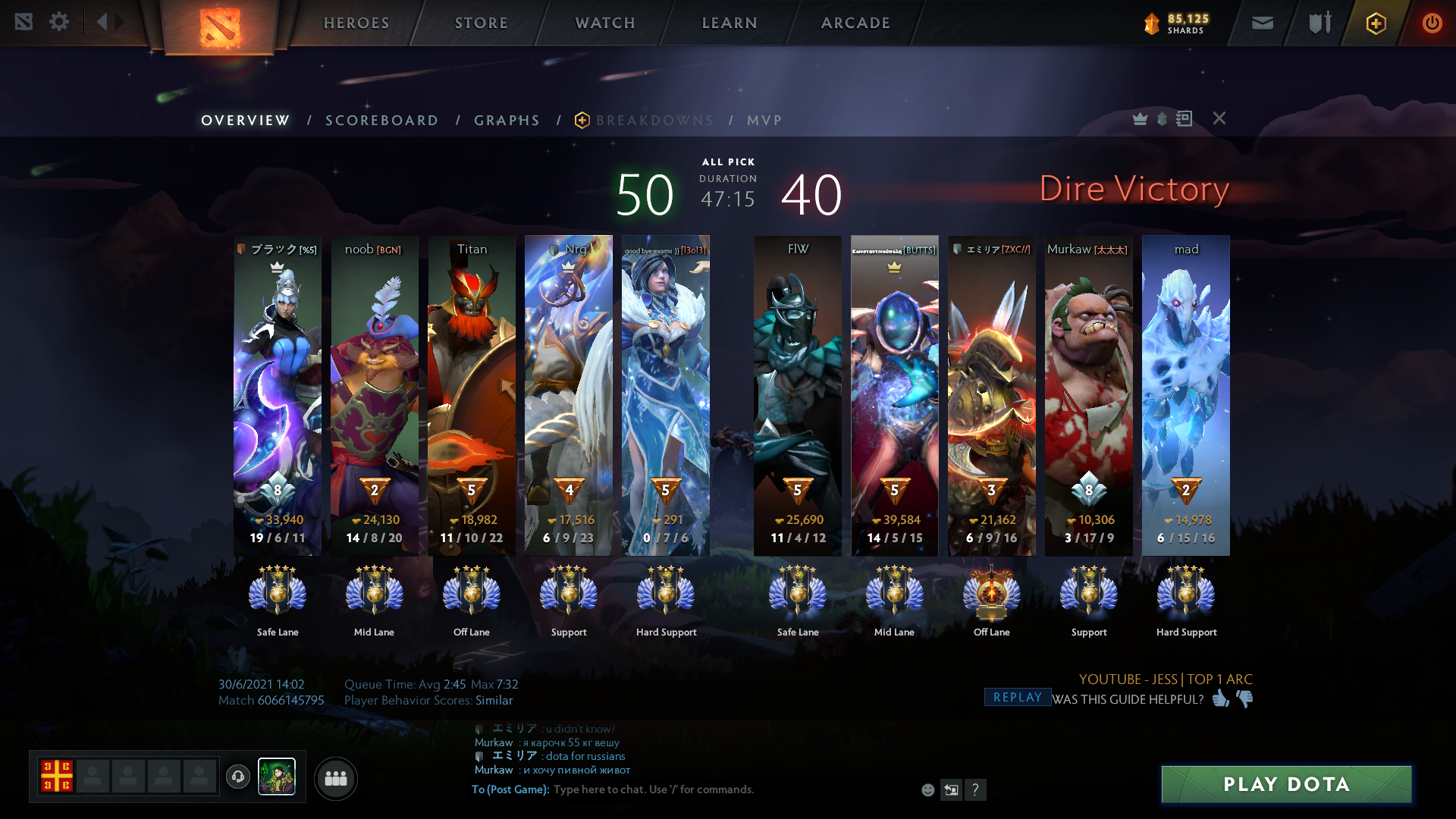Show the Graphs tab
1456x819 pixels.
[507, 121]
